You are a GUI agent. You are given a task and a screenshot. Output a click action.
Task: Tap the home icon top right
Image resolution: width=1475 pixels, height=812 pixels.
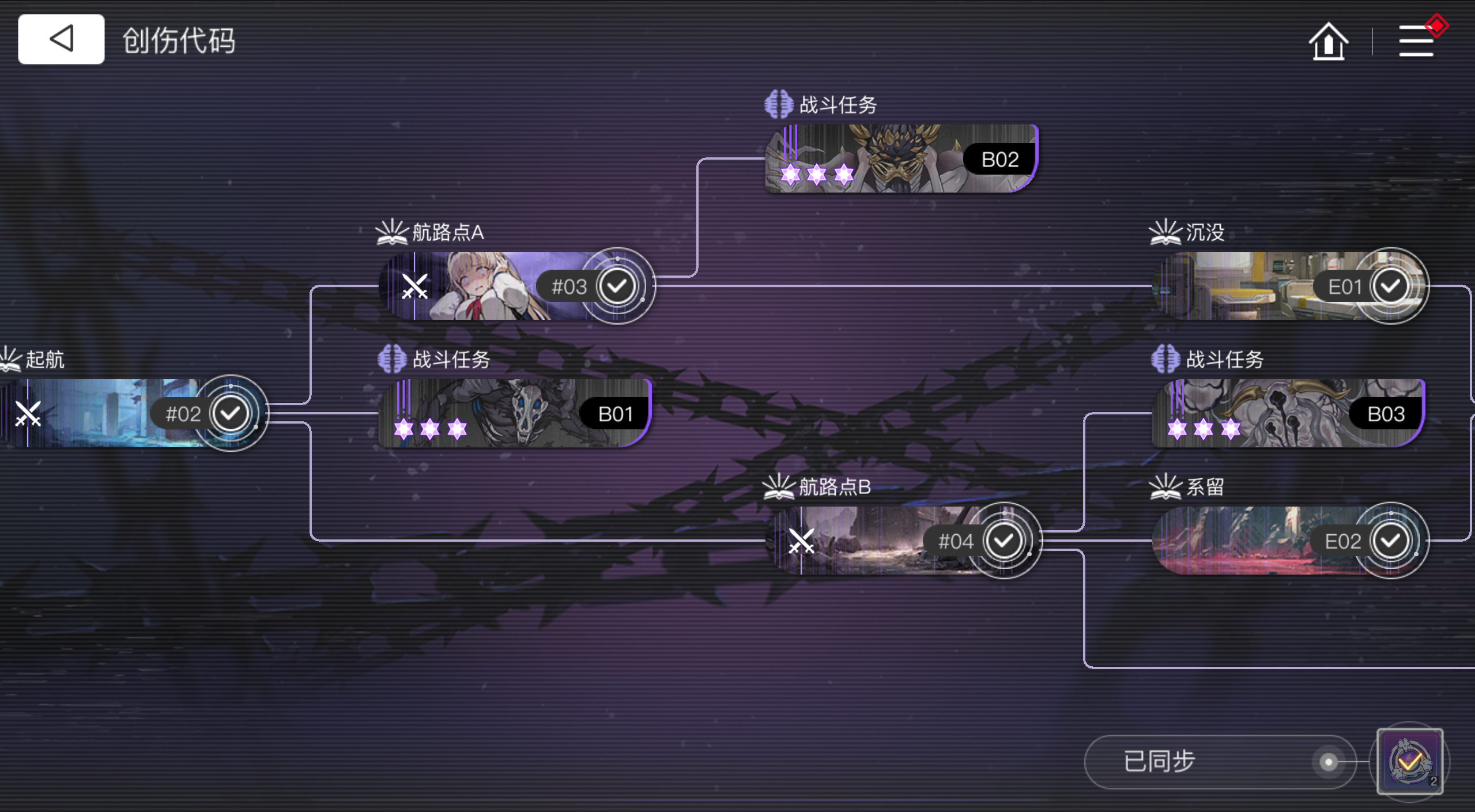coord(1329,41)
